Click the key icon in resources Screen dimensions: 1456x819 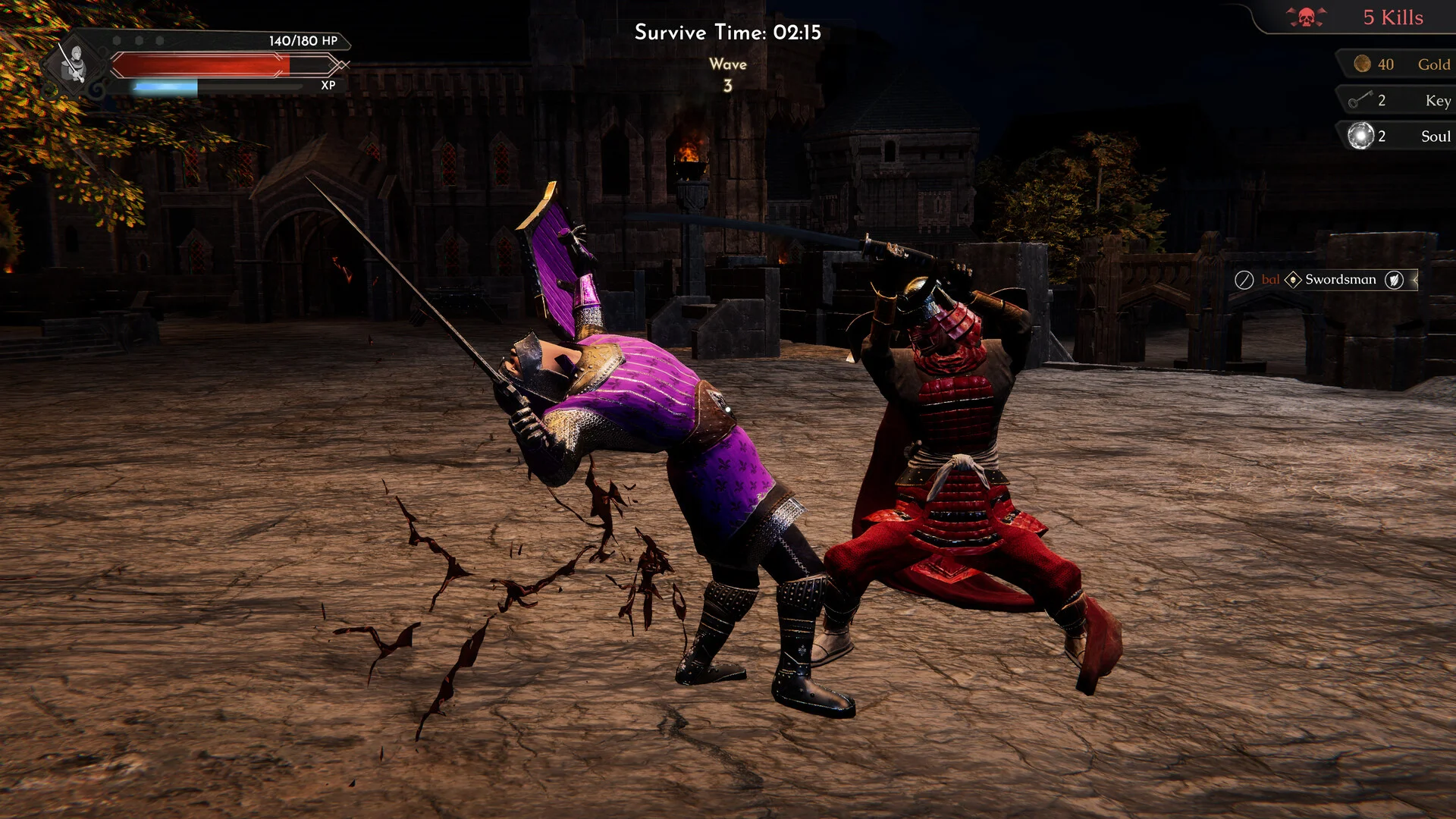click(x=1360, y=99)
